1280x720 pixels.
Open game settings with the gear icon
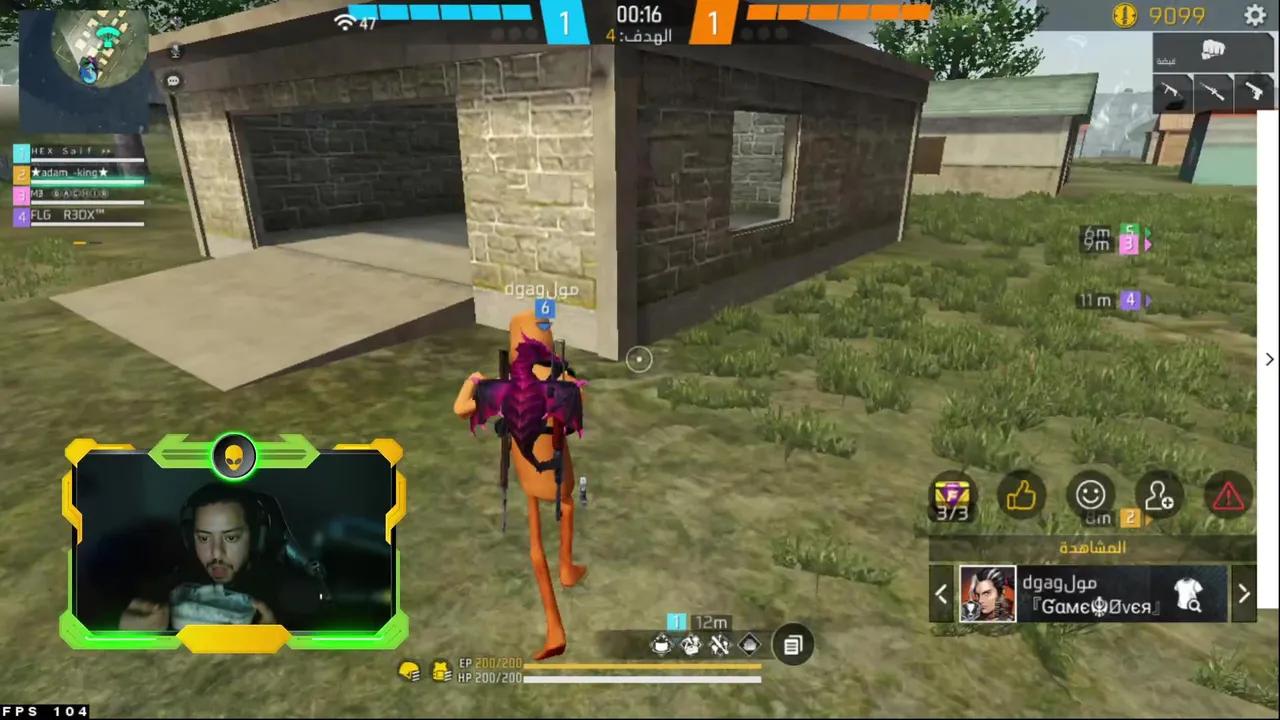tap(1256, 16)
